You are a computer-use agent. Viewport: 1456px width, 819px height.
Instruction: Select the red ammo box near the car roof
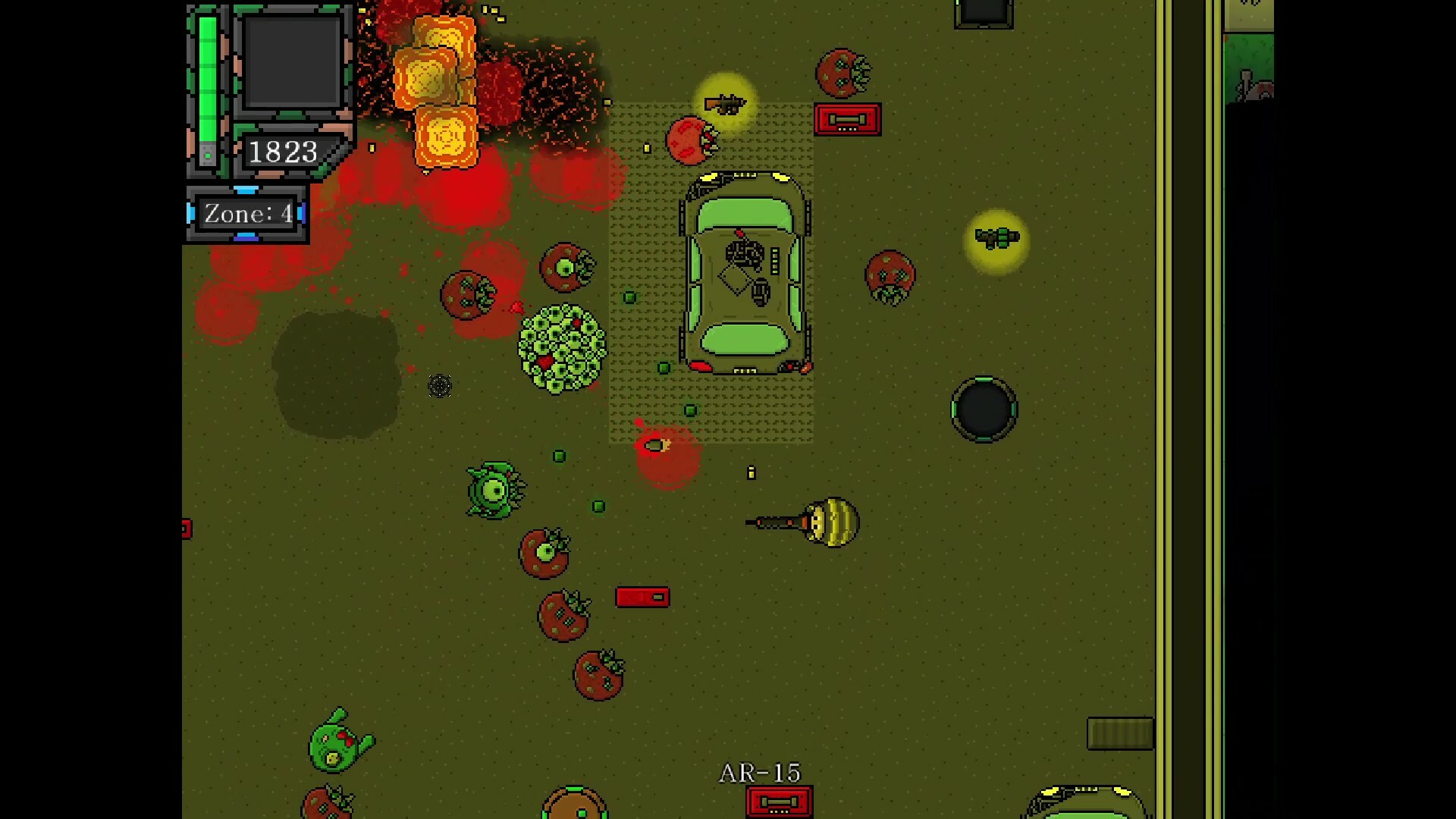pos(846,120)
